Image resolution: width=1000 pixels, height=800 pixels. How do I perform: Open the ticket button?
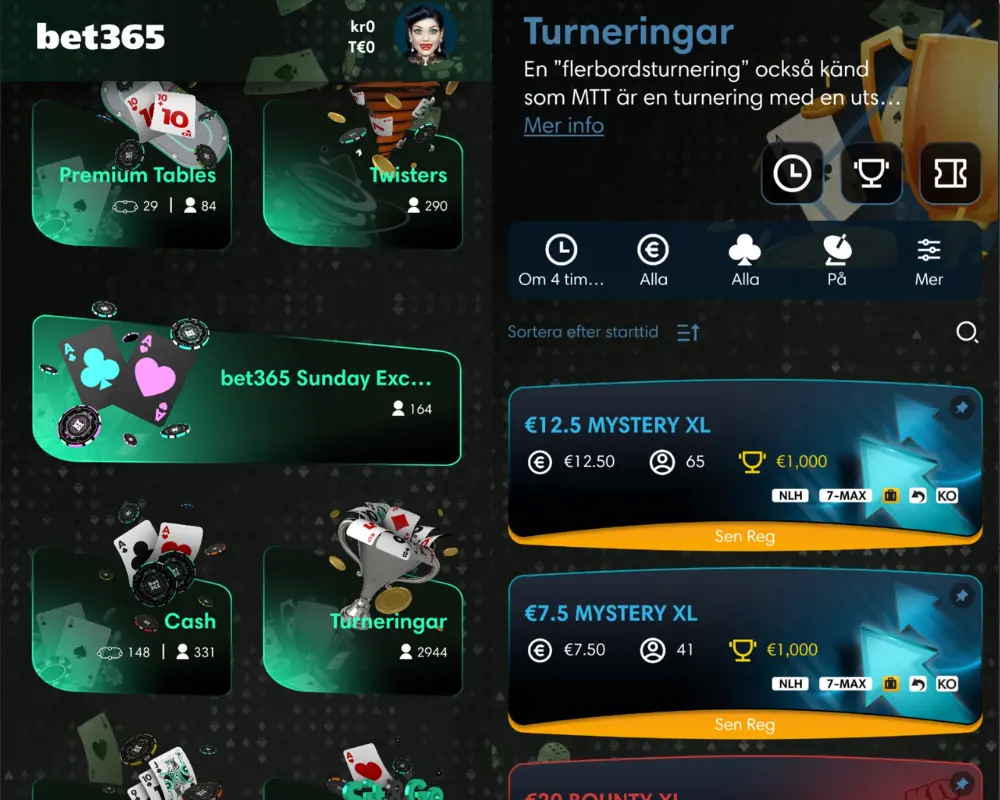pos(949,173)
